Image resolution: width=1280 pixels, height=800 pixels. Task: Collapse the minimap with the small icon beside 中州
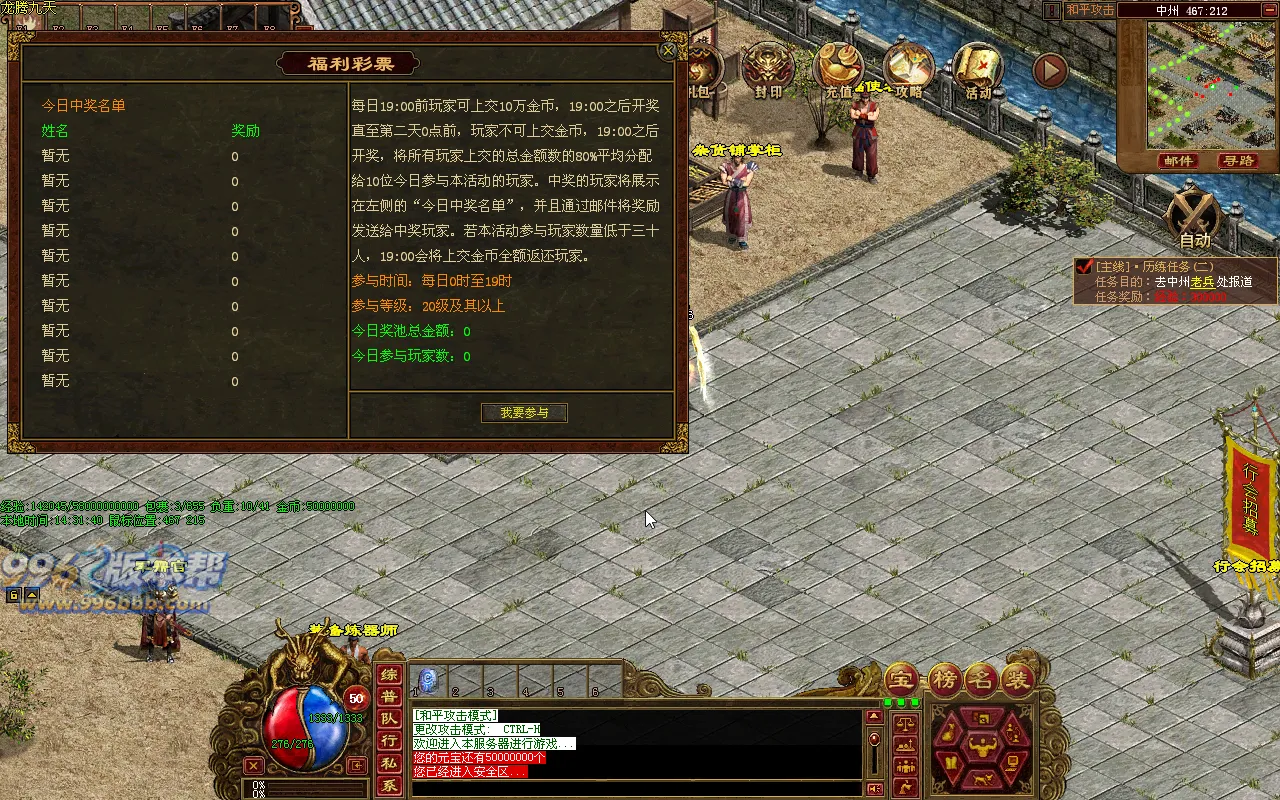[1269, 11]
